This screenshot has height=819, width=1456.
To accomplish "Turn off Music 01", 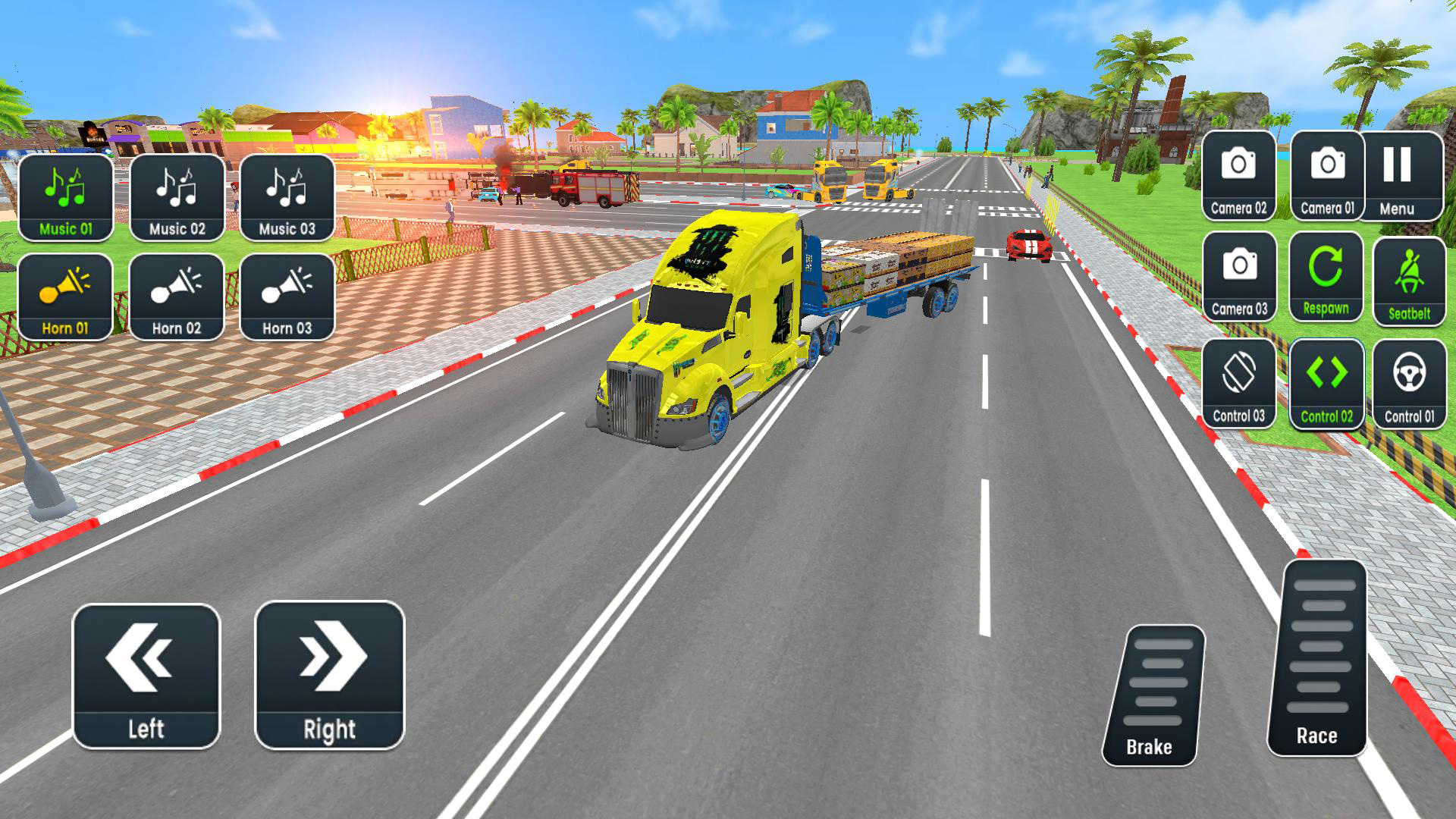I will pyautogui.click(x=66, y=197).
